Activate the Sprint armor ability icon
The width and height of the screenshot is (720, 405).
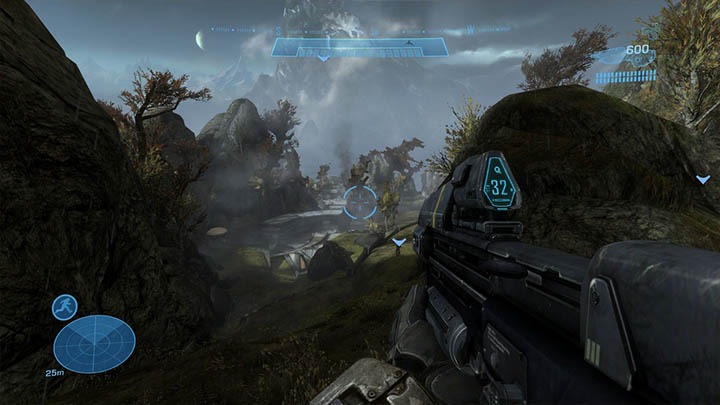coord(65,307)
